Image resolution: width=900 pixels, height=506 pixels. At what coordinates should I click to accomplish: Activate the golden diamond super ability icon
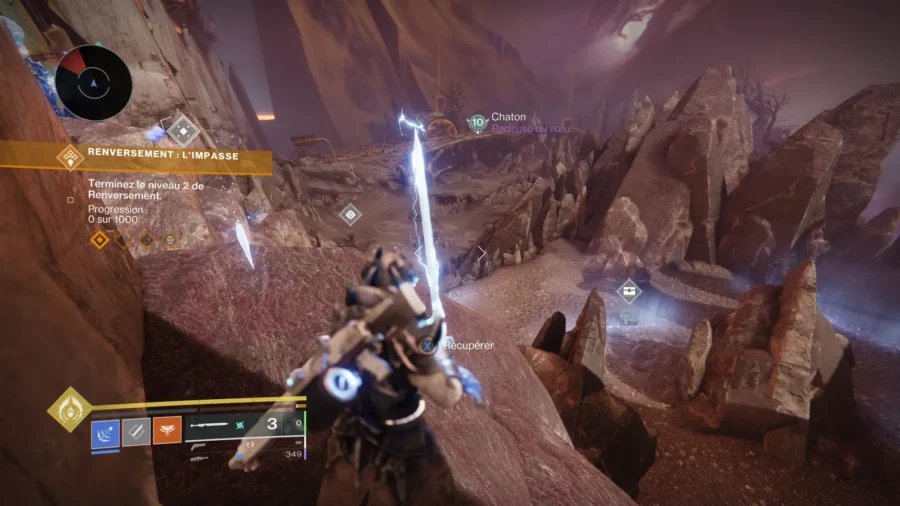coord(69,409)
